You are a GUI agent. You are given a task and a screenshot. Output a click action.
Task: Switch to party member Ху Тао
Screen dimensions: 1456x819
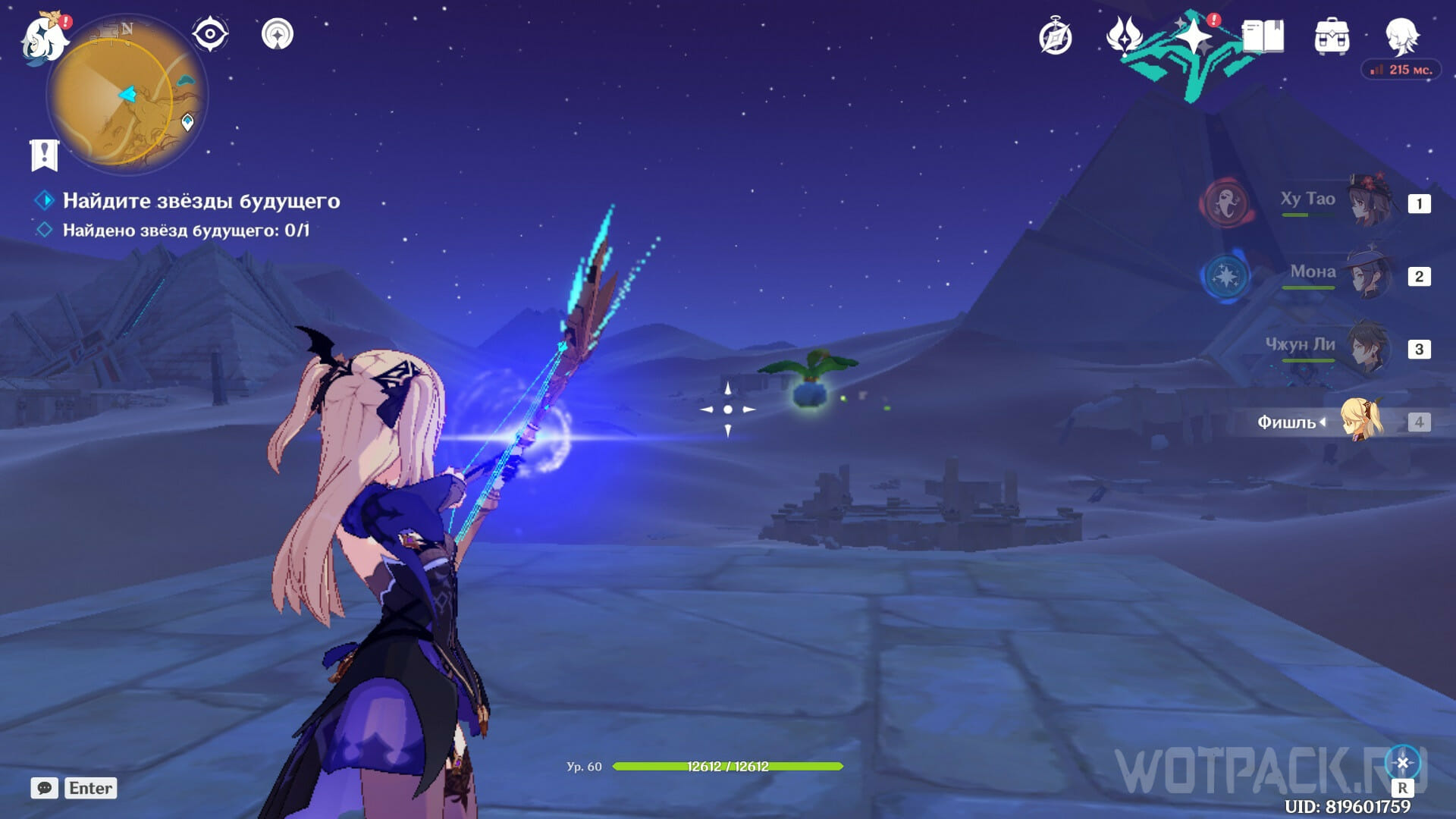[1370, 202]
